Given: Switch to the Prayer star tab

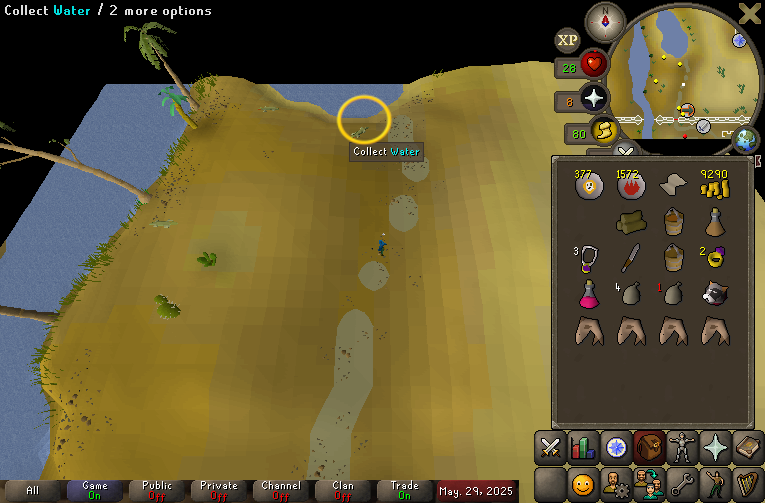Looking at the screenshot, I should (x=714, y=449).
